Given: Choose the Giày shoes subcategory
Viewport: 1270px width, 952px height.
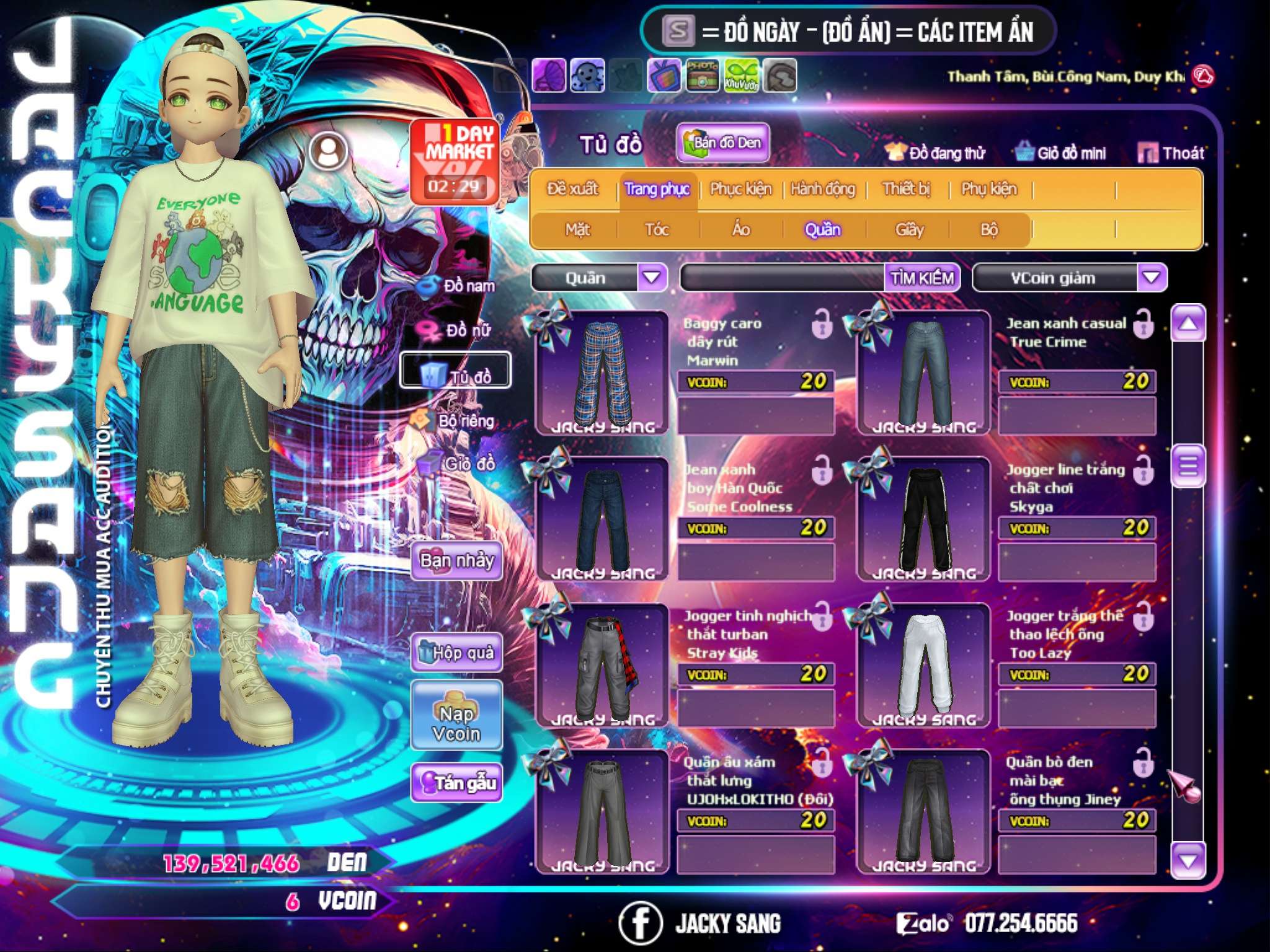Looking at the screenshot, I should 909,230.
